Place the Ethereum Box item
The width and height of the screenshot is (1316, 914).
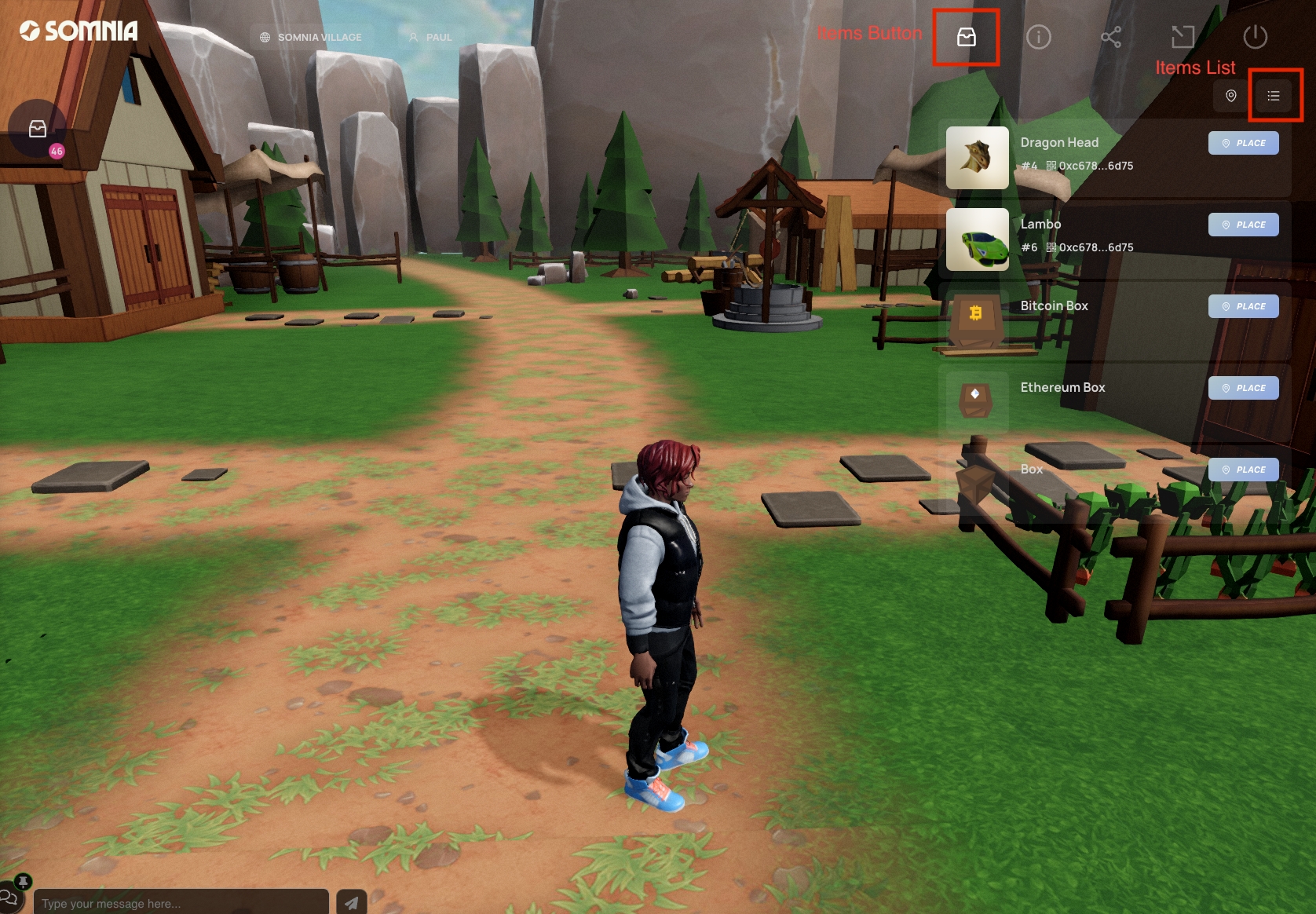1243,388
